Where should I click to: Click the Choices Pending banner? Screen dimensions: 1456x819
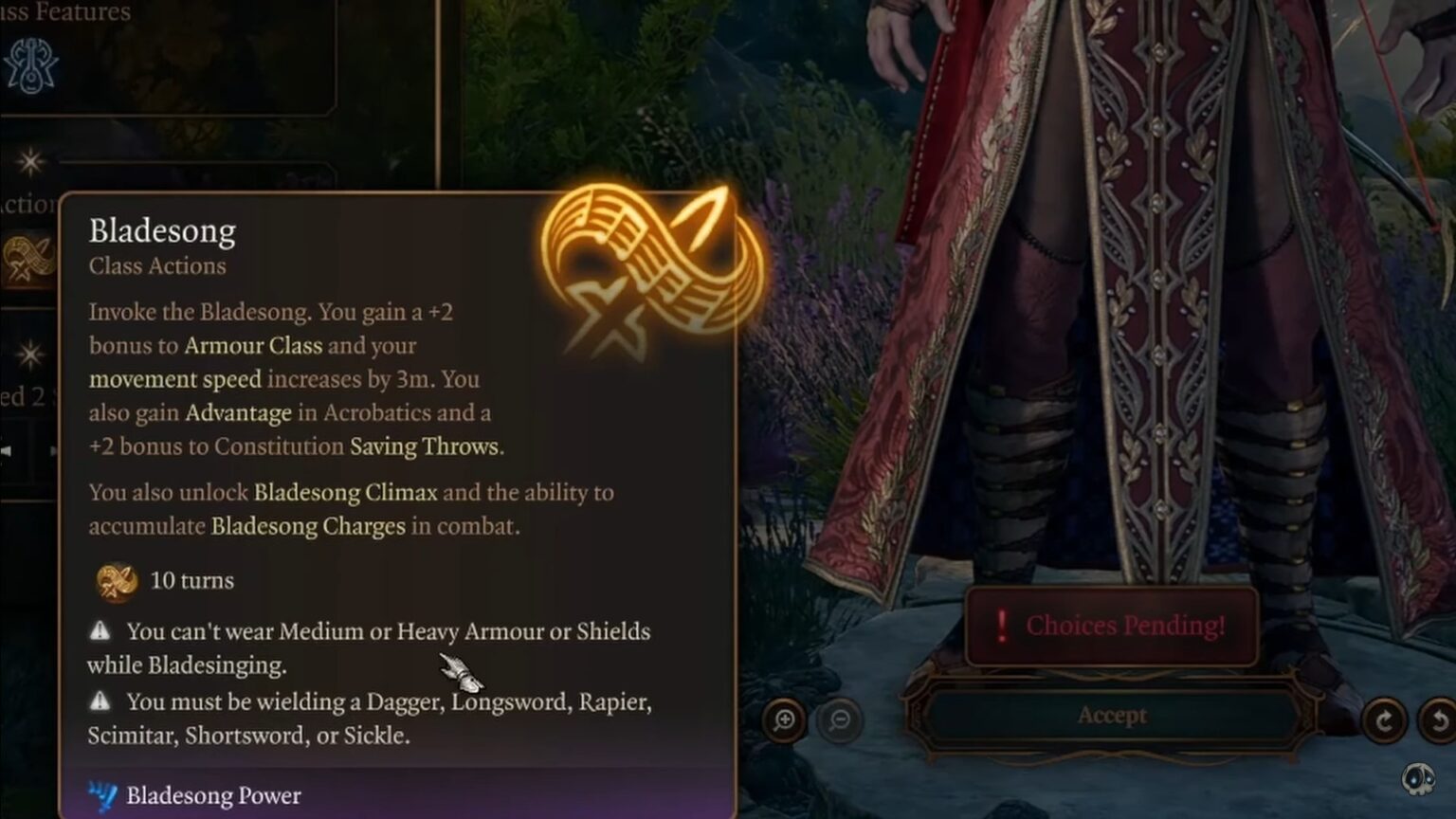click(1114, 626)
